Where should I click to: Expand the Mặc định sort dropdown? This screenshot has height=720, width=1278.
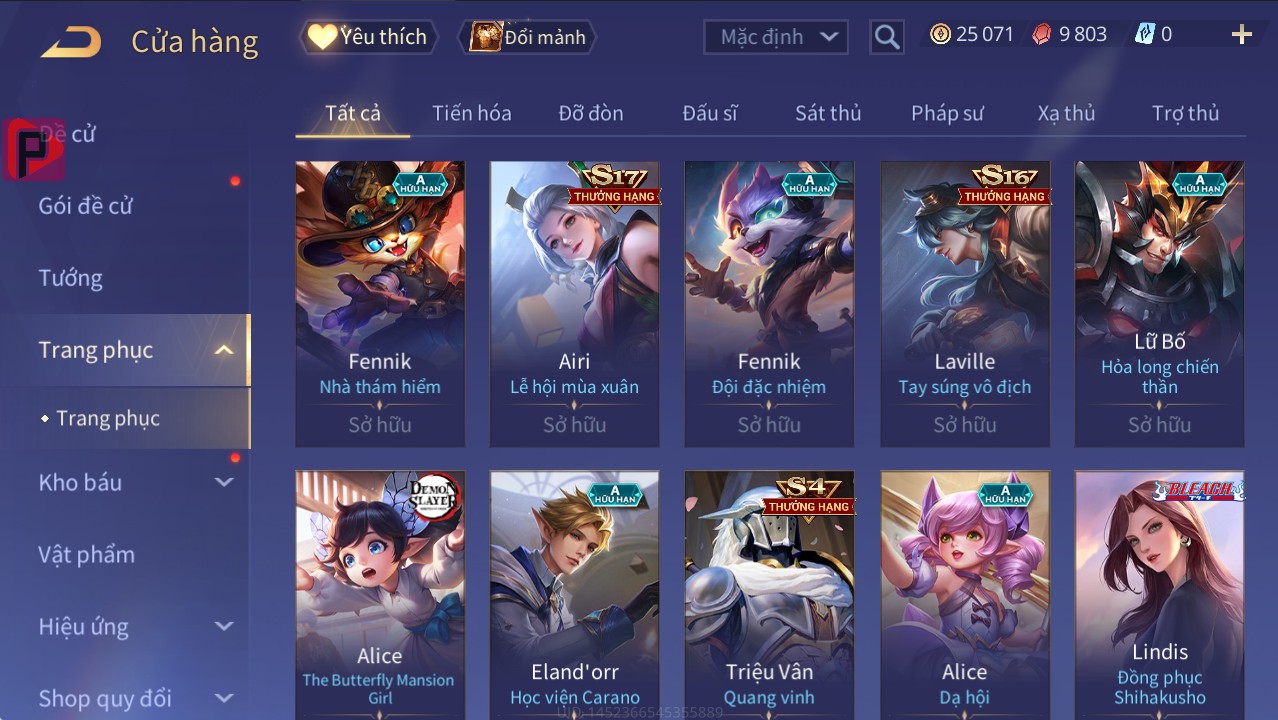(x=776, y=37)
